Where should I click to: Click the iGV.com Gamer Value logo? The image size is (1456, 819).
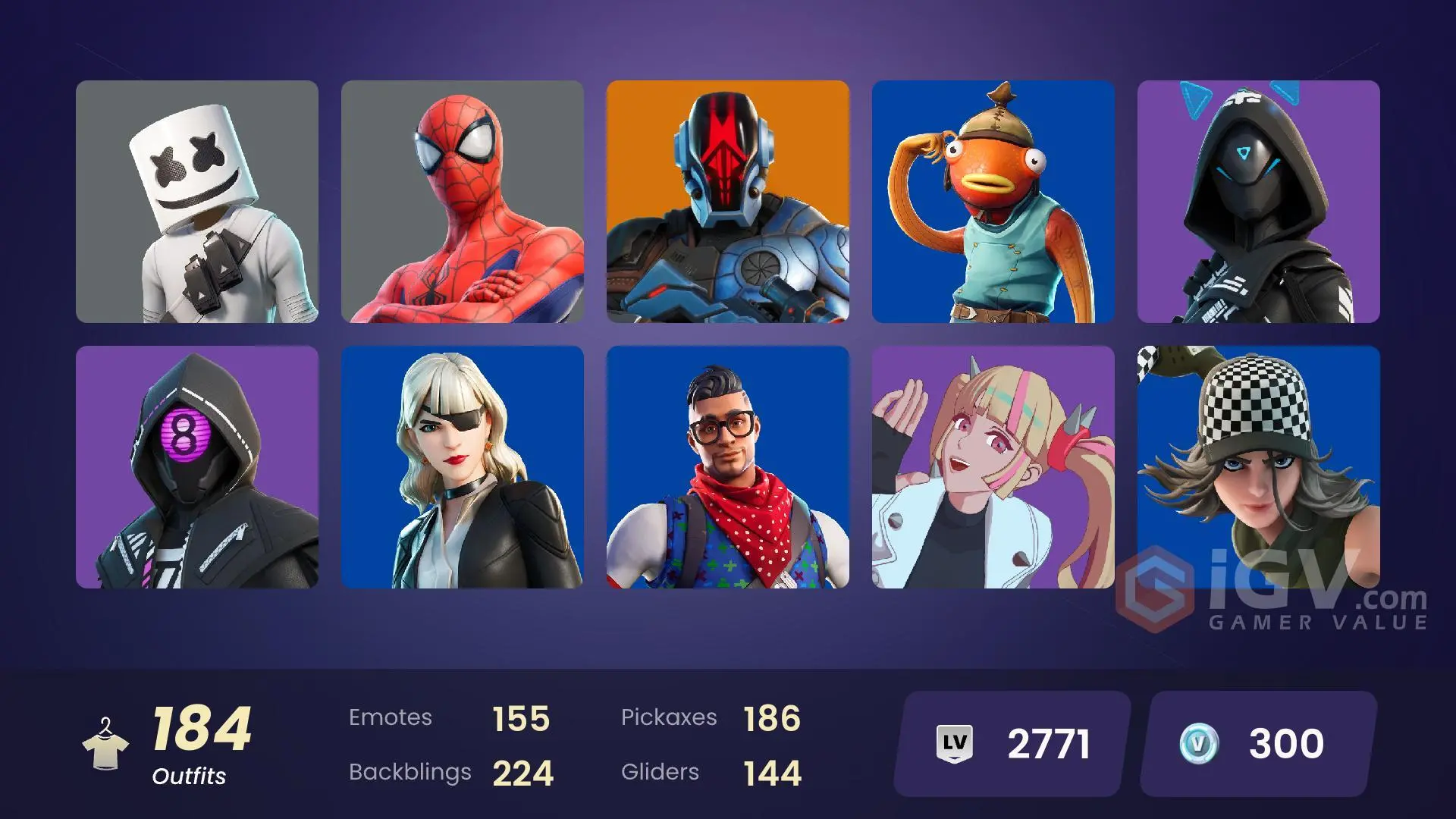tap(1274, 593)
